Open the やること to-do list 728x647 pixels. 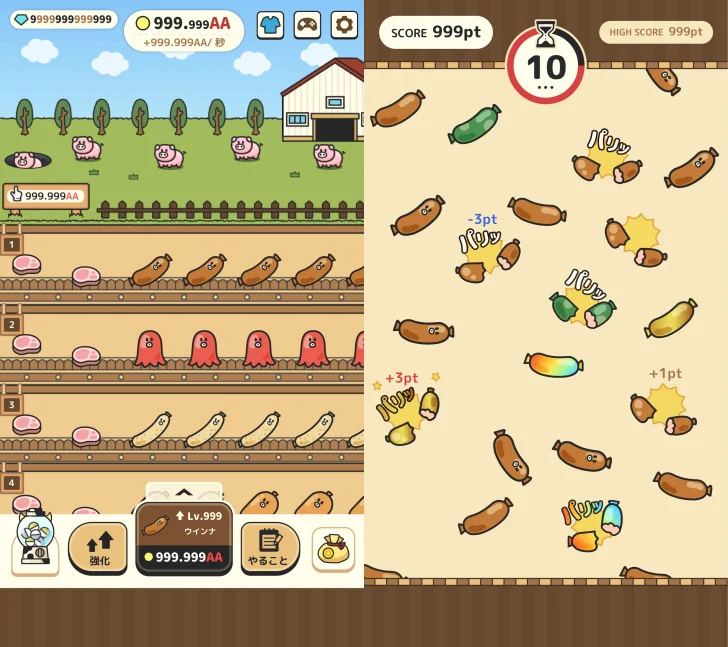click(270, 547)
